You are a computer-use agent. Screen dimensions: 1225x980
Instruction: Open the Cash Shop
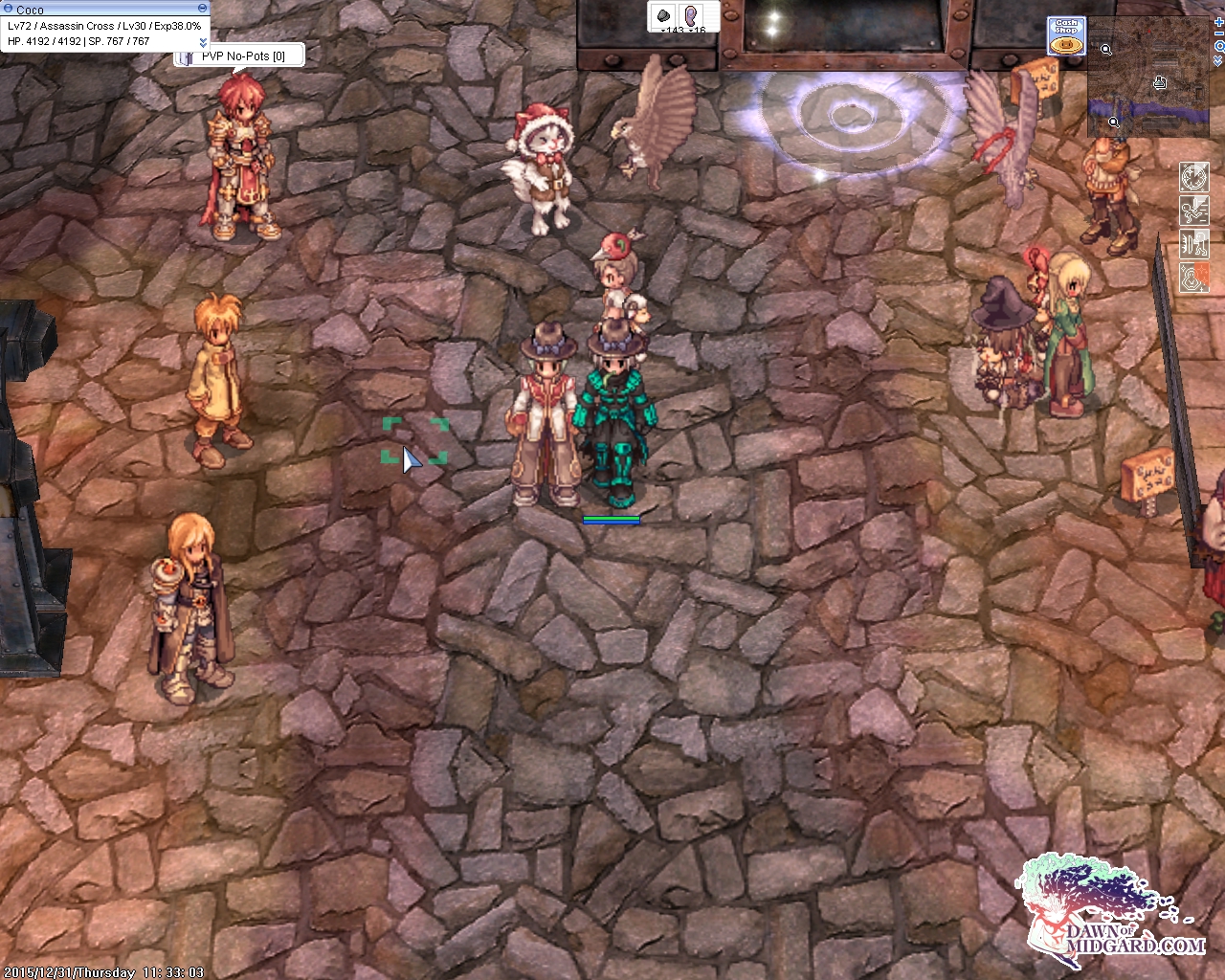(x=1065, y=36)
